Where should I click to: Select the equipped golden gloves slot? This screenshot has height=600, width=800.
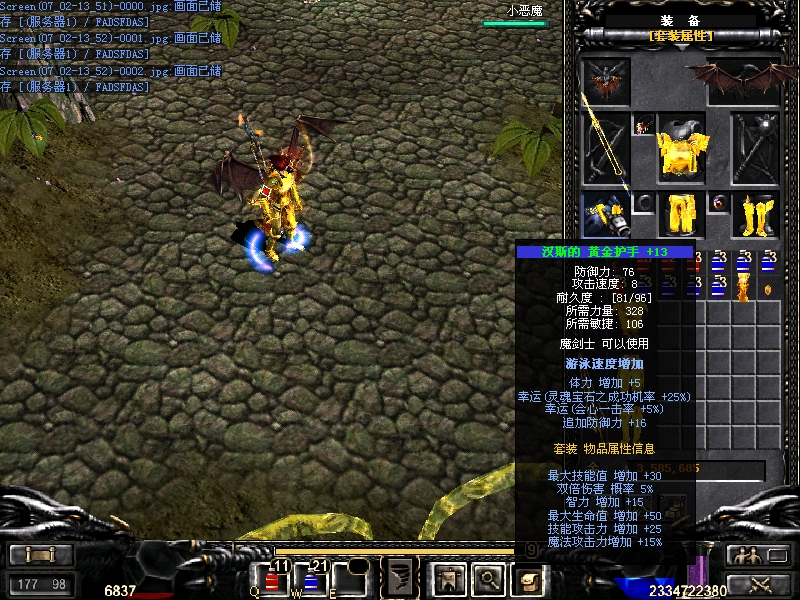tap(606, 214)
